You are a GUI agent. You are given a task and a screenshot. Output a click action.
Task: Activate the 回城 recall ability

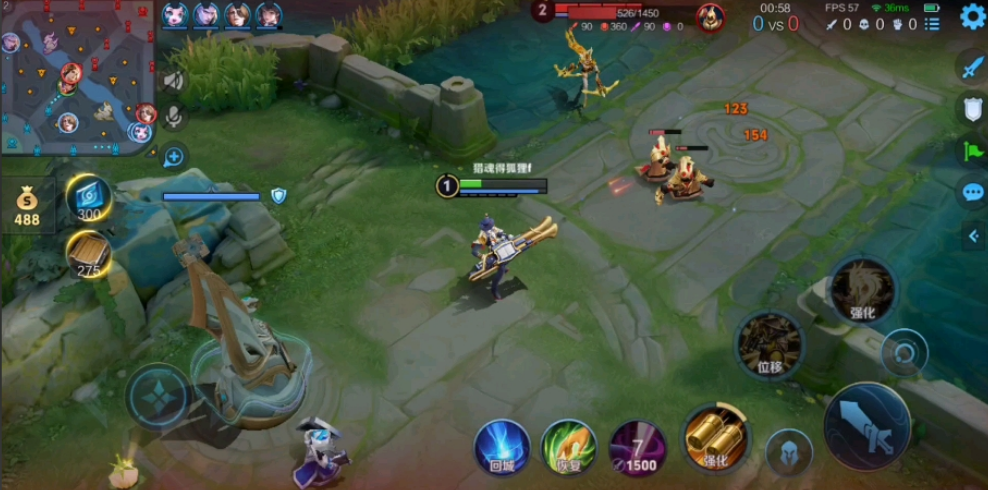[502, 446]
